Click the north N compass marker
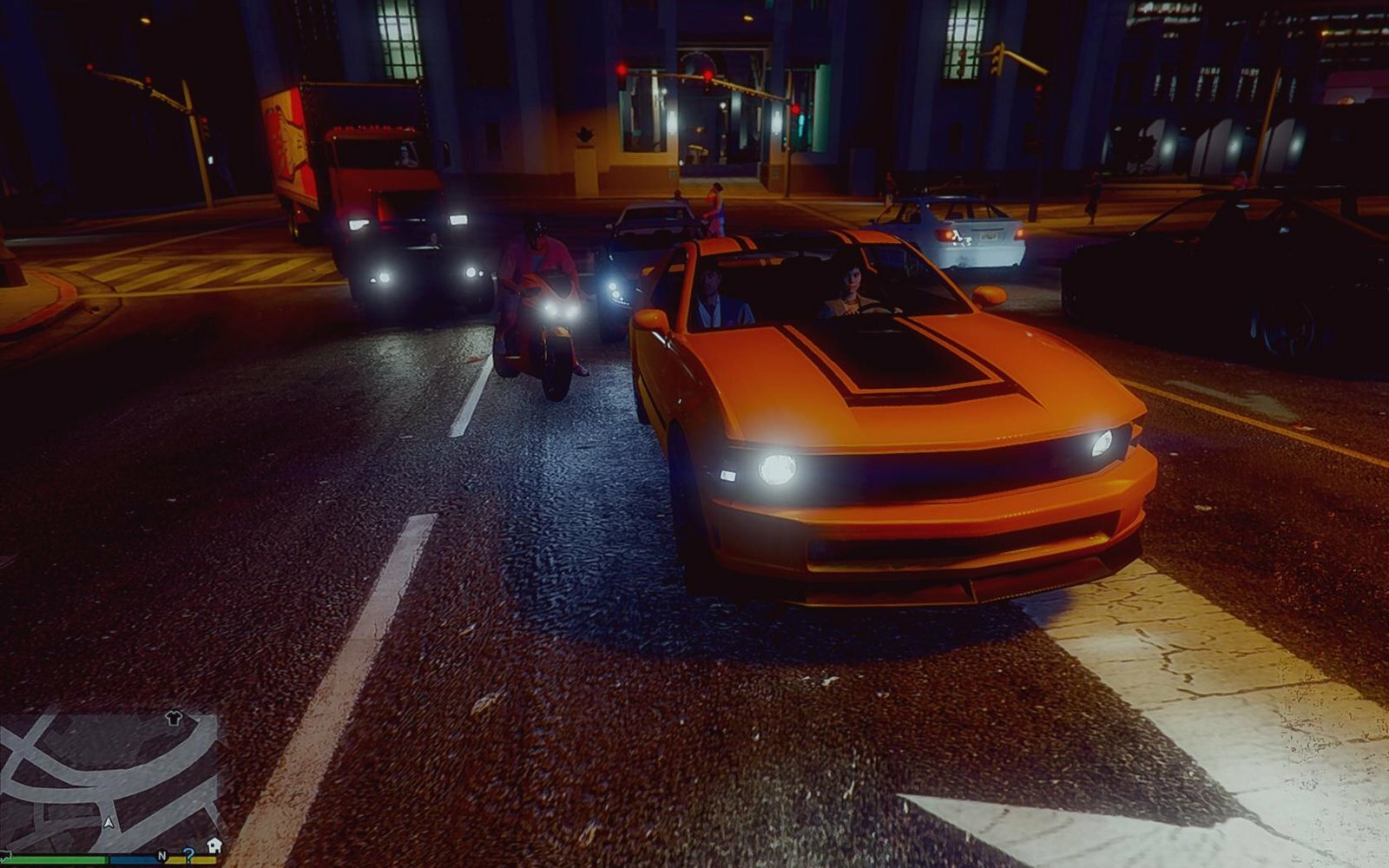The height and width of the screenshot is (868, 1389). click(x=161, y=856)
